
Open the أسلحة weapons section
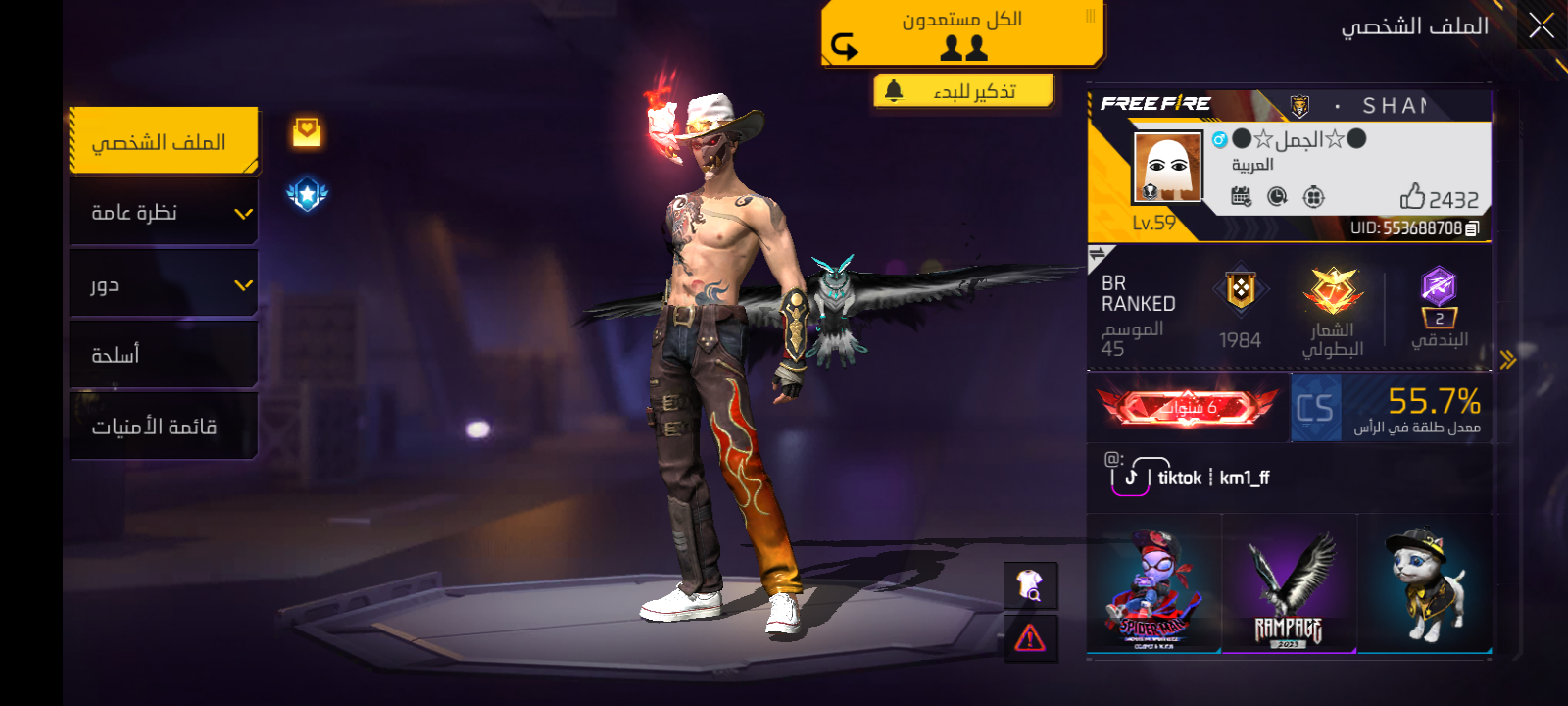pos(163,355)
